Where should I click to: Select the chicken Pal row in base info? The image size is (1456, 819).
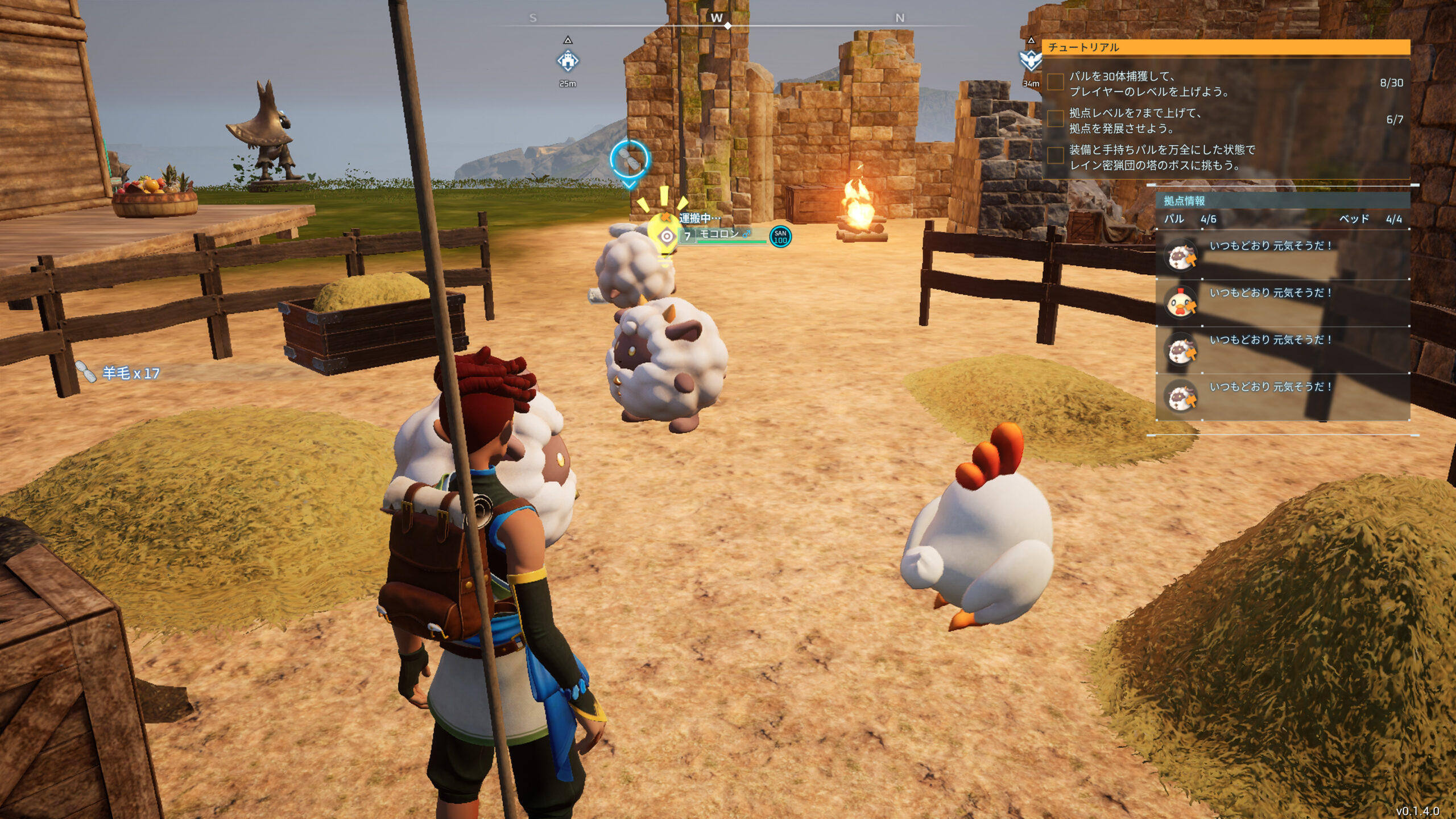click(1283, 303)
